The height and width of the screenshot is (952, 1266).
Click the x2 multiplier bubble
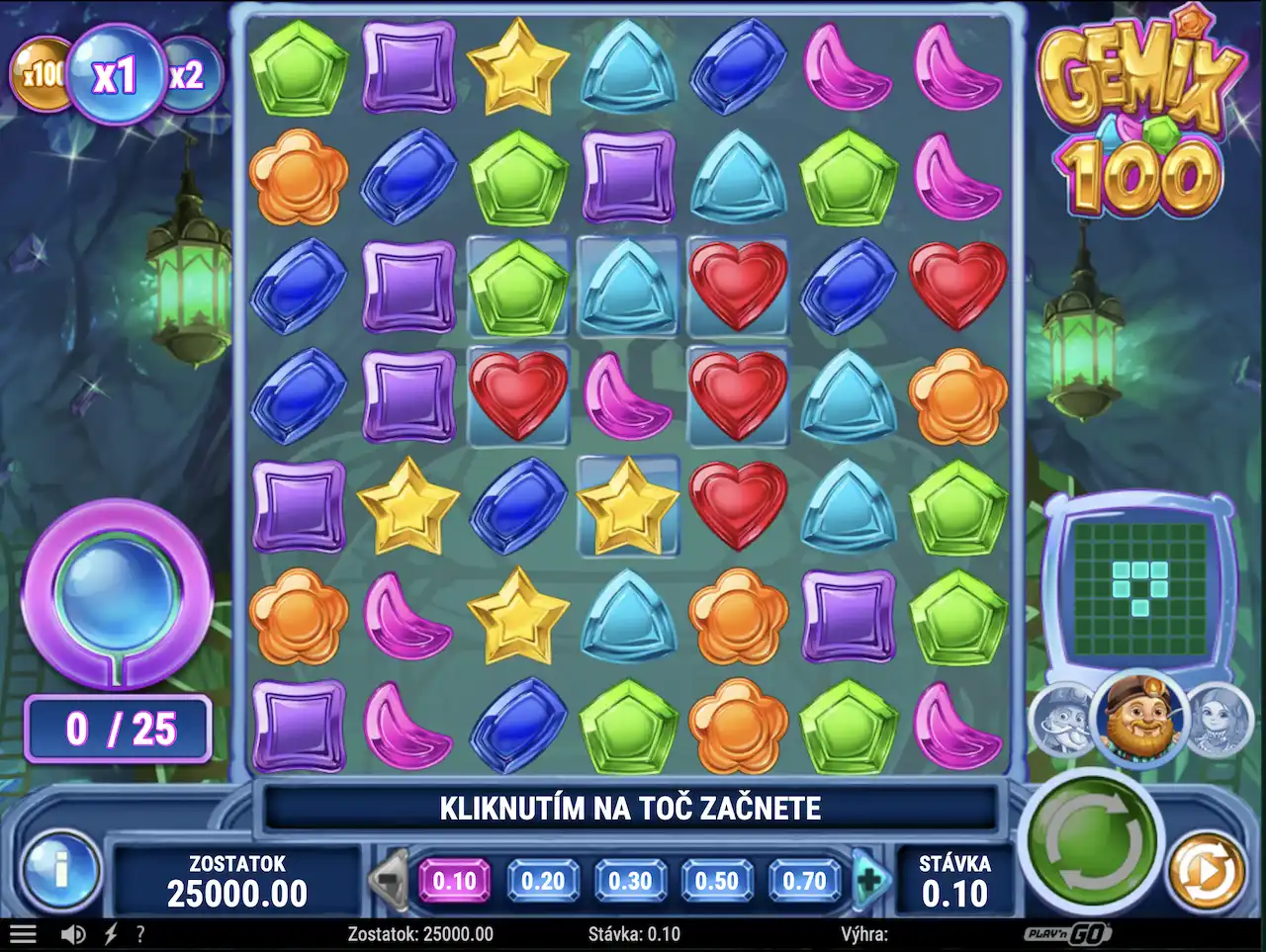pyautogui.click(x=188, y=75)
